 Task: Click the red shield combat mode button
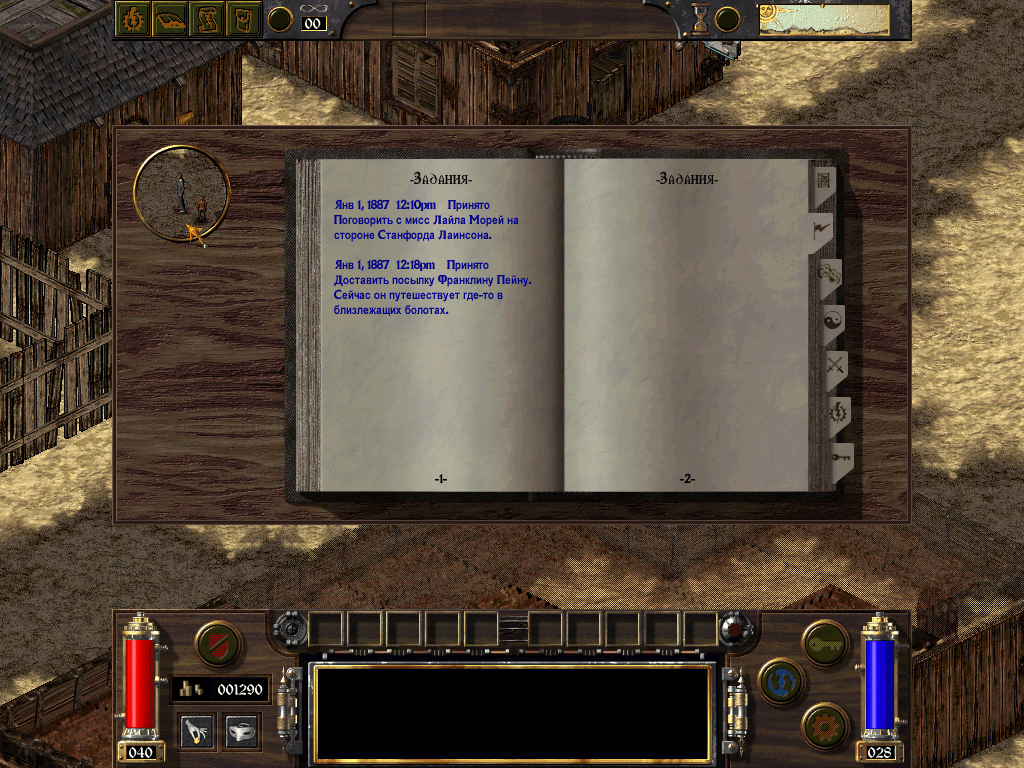[x=217, y=643]
